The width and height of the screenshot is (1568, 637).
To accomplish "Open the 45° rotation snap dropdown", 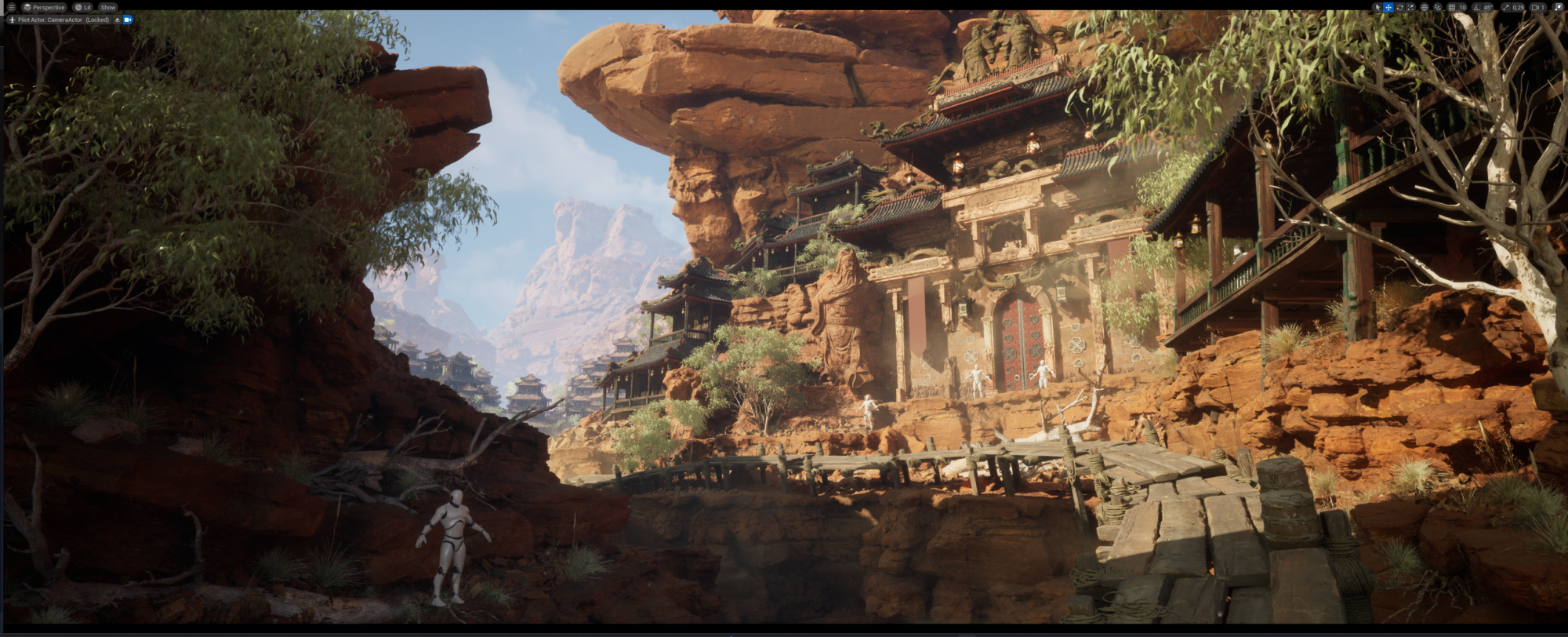I will point(1488,7).
